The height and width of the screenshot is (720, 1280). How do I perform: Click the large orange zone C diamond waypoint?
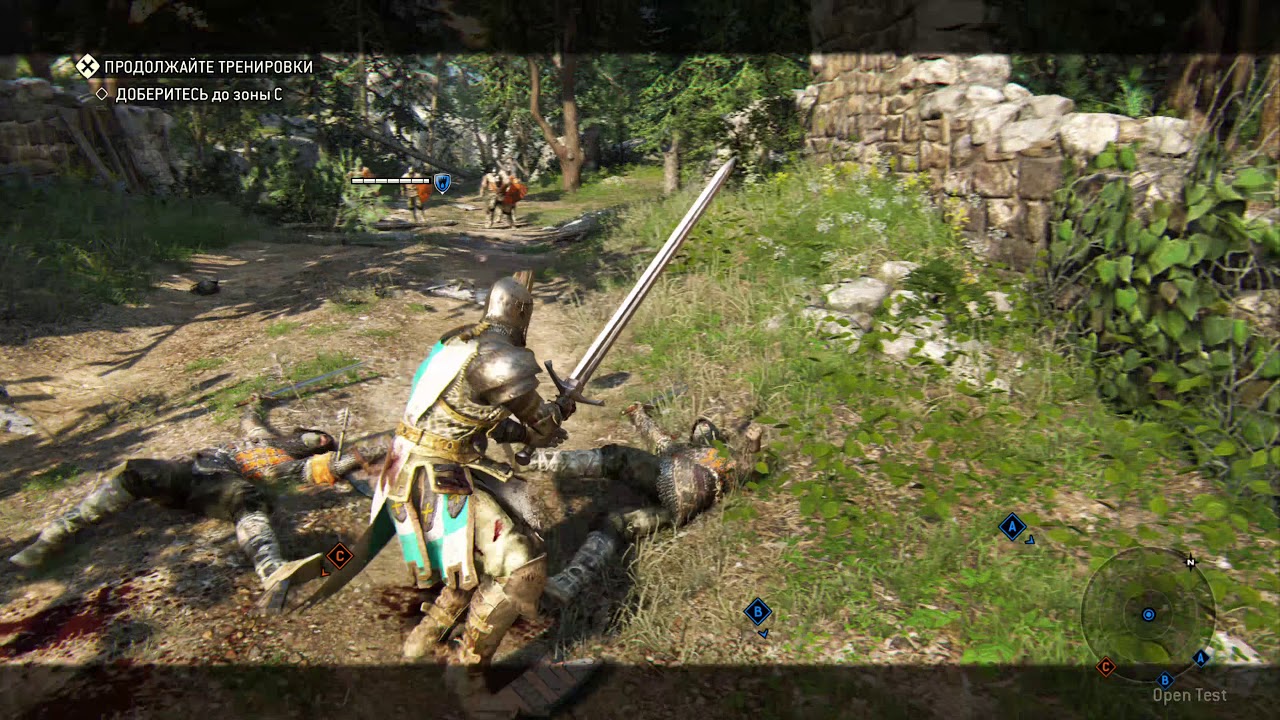(x=339, y=556)
